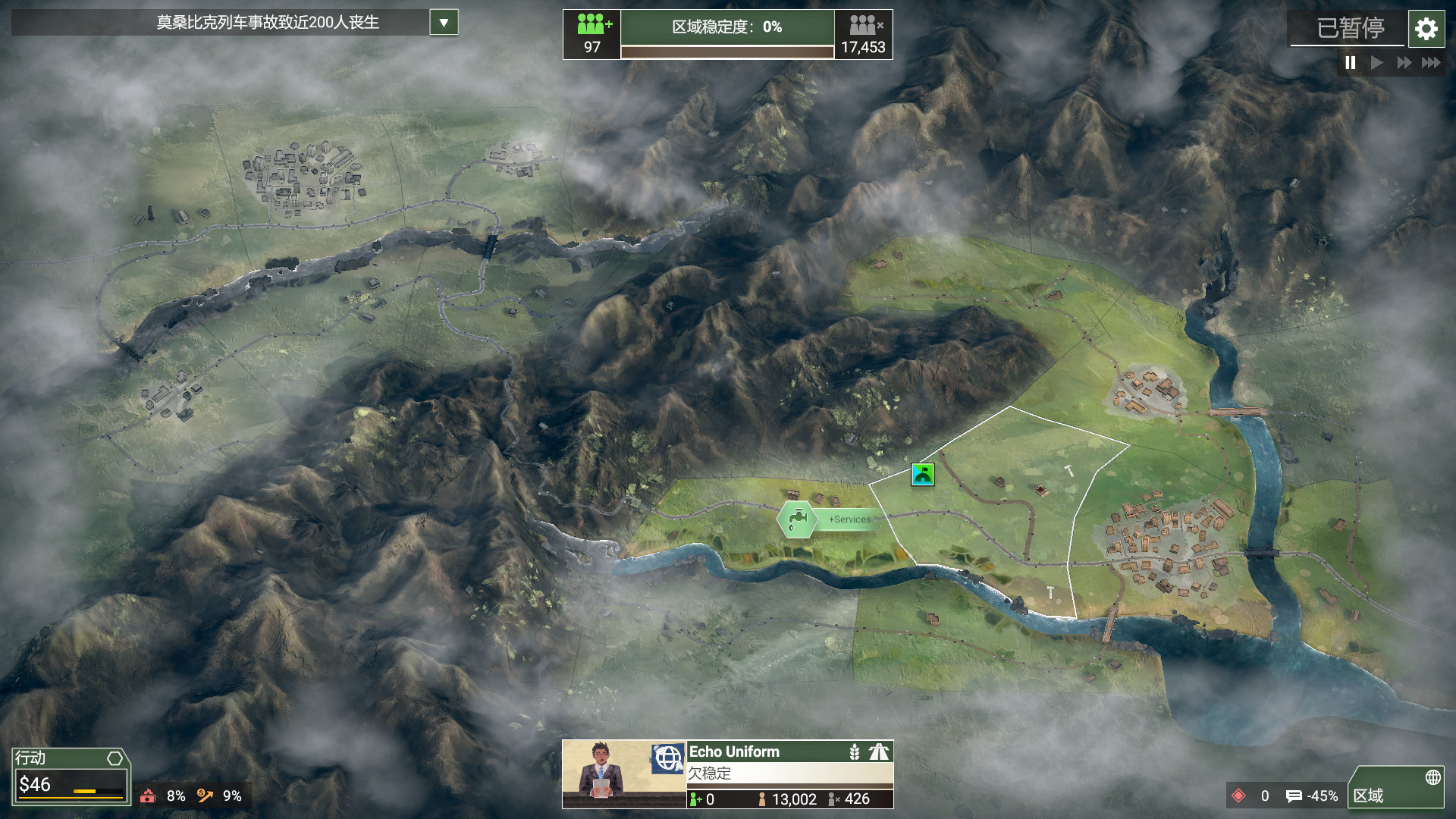This screenshot has height=819, width=1456.
Task: Select the settings gear icon
Action: click(1426, 29)
